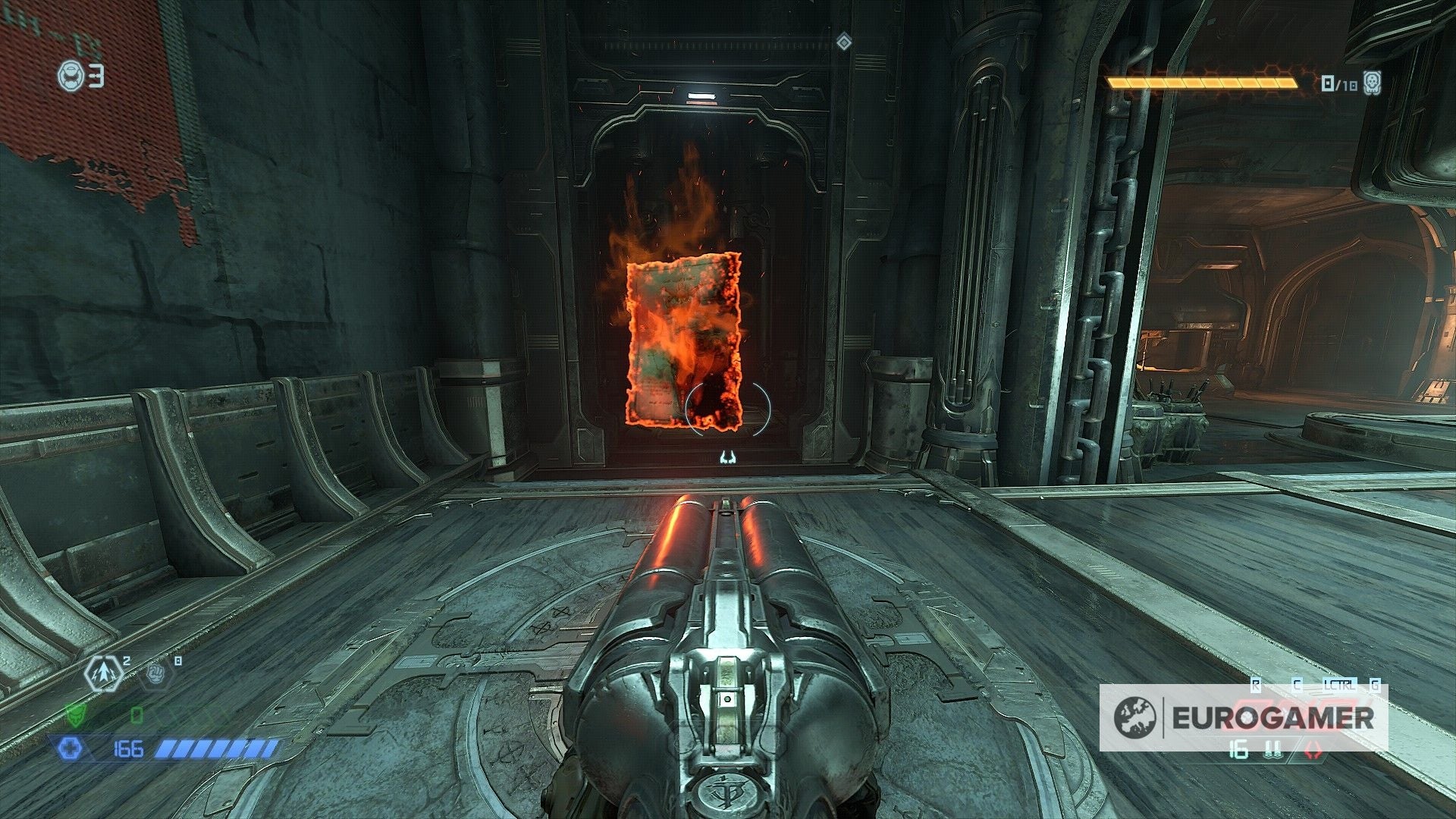Viewport: 1456px width, 819px height.
Task: Click the dash arrow icon in the HUD
Action: (103, 674)
